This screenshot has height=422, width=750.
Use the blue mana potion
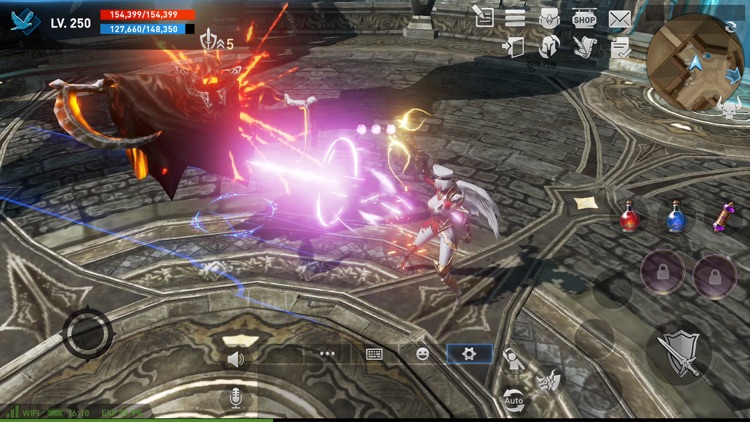676,217
